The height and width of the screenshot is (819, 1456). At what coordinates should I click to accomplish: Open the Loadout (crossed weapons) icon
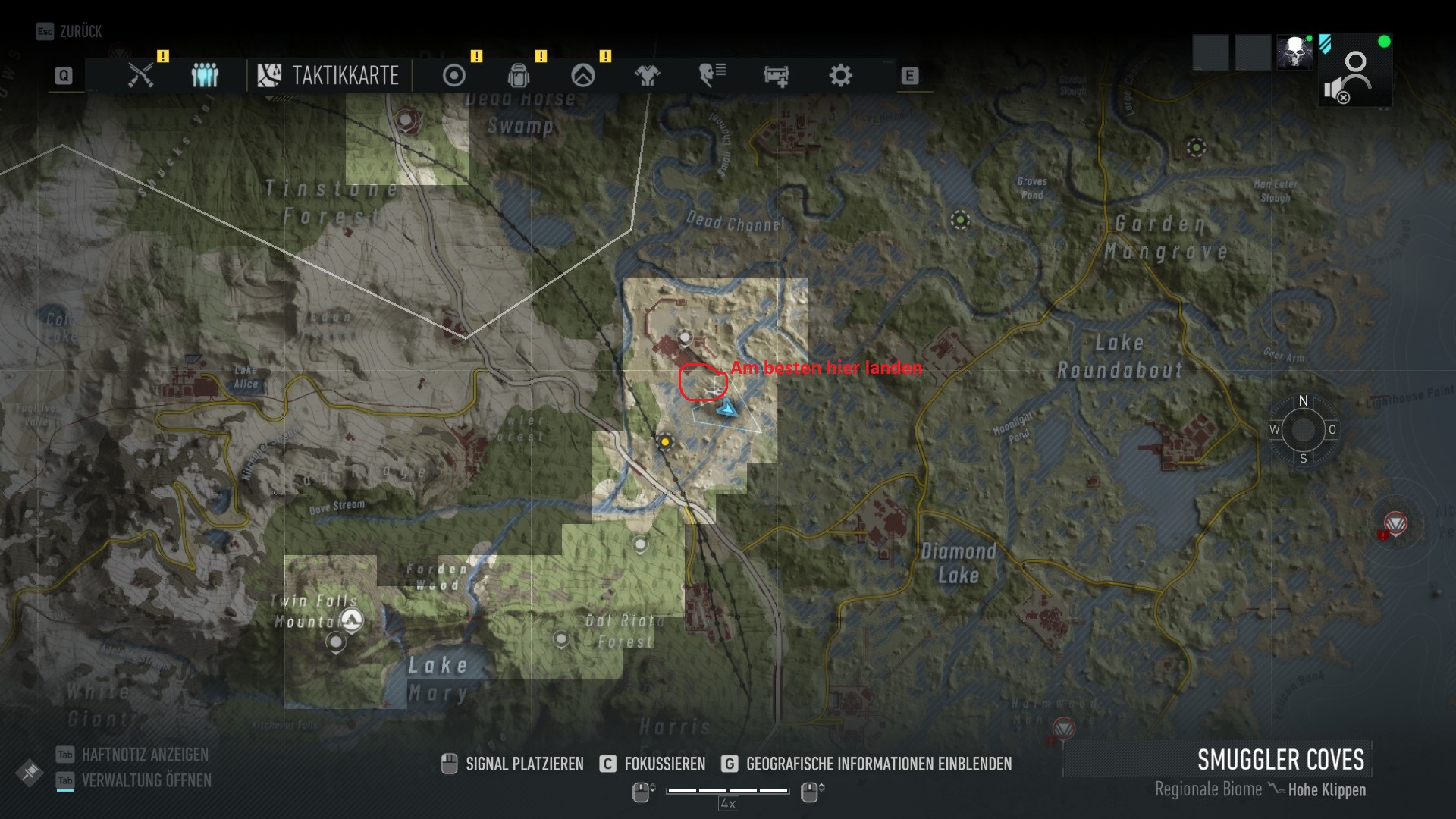pos(140,75)
